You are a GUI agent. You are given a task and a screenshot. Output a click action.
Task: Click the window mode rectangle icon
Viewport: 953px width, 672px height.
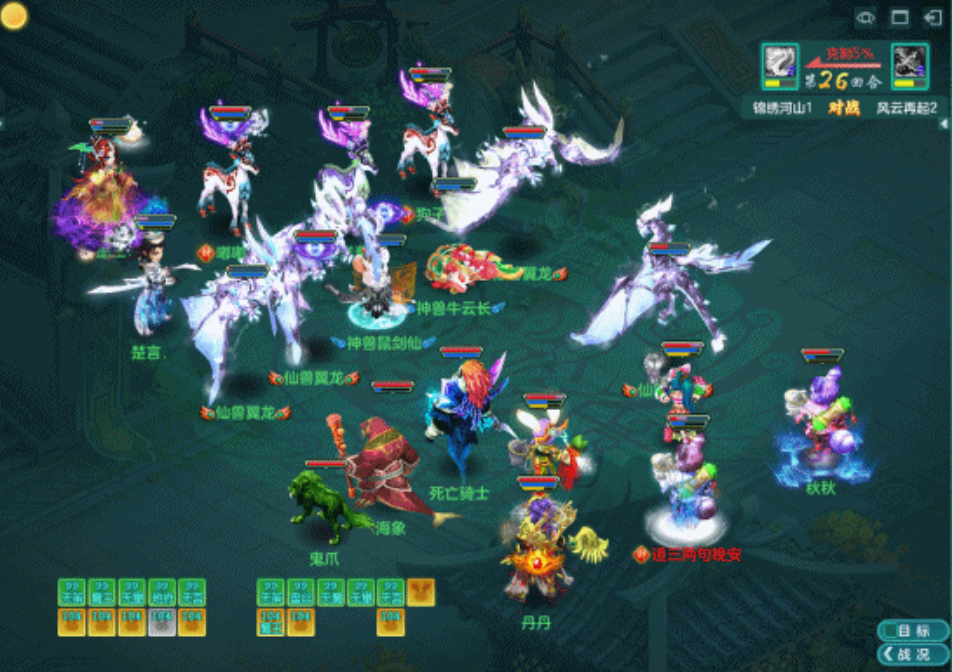tap(899, 18)
